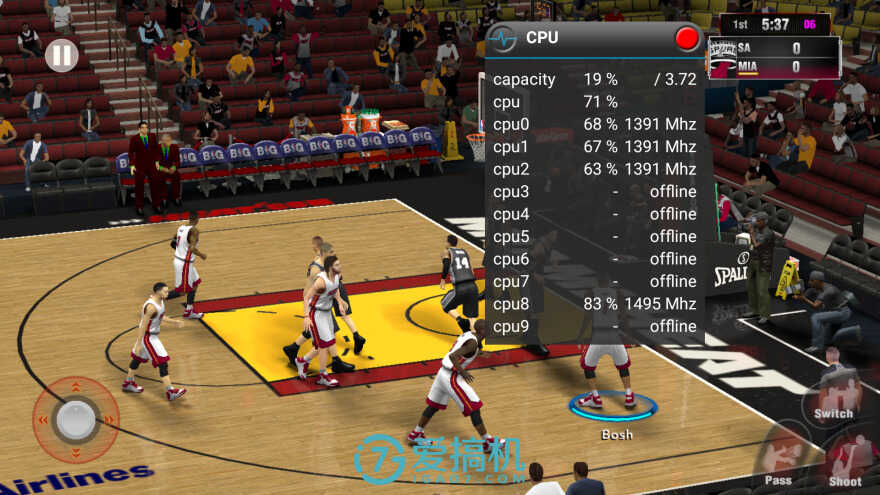880x495 pixels.
Task: Click the red record button on CPU overlay
Action: point(687,38)
